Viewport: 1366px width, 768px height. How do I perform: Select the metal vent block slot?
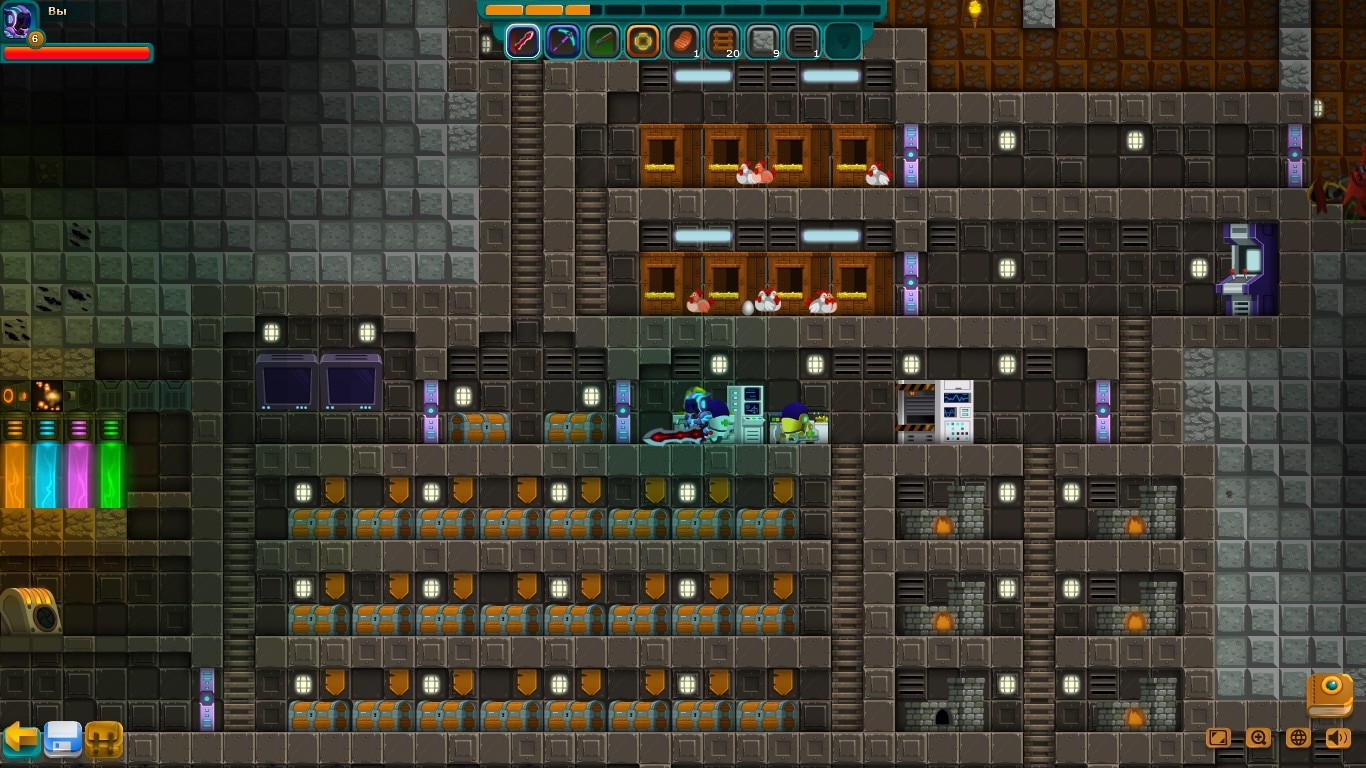[x=803, y=42]
